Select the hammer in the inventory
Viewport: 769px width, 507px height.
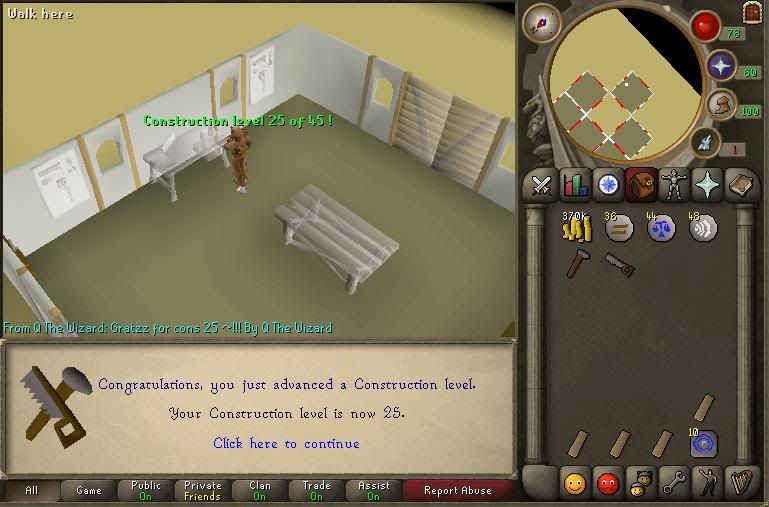tap(576, 264)
